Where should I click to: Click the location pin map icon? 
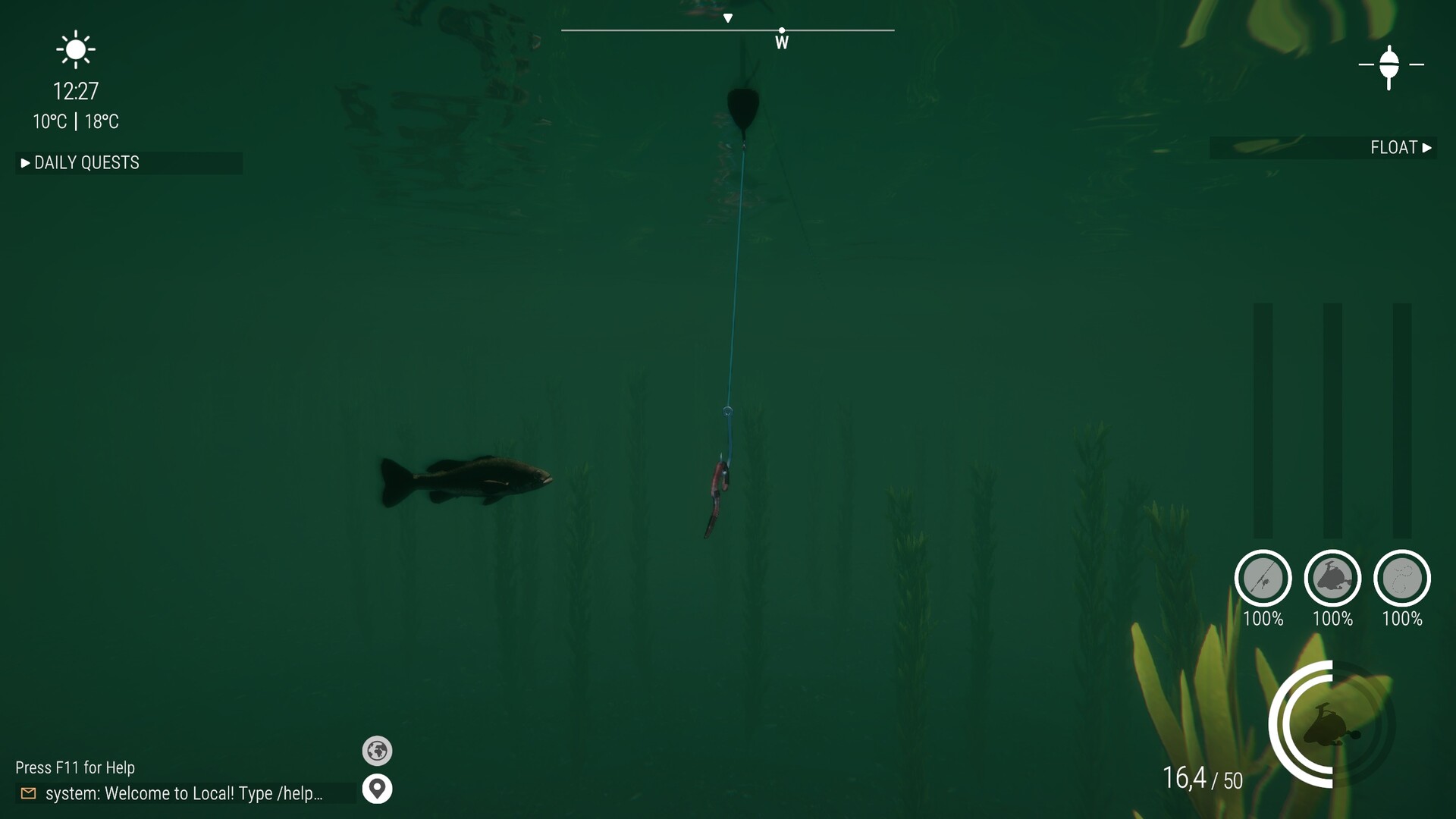pyautogui.click(x=378, y=789)
